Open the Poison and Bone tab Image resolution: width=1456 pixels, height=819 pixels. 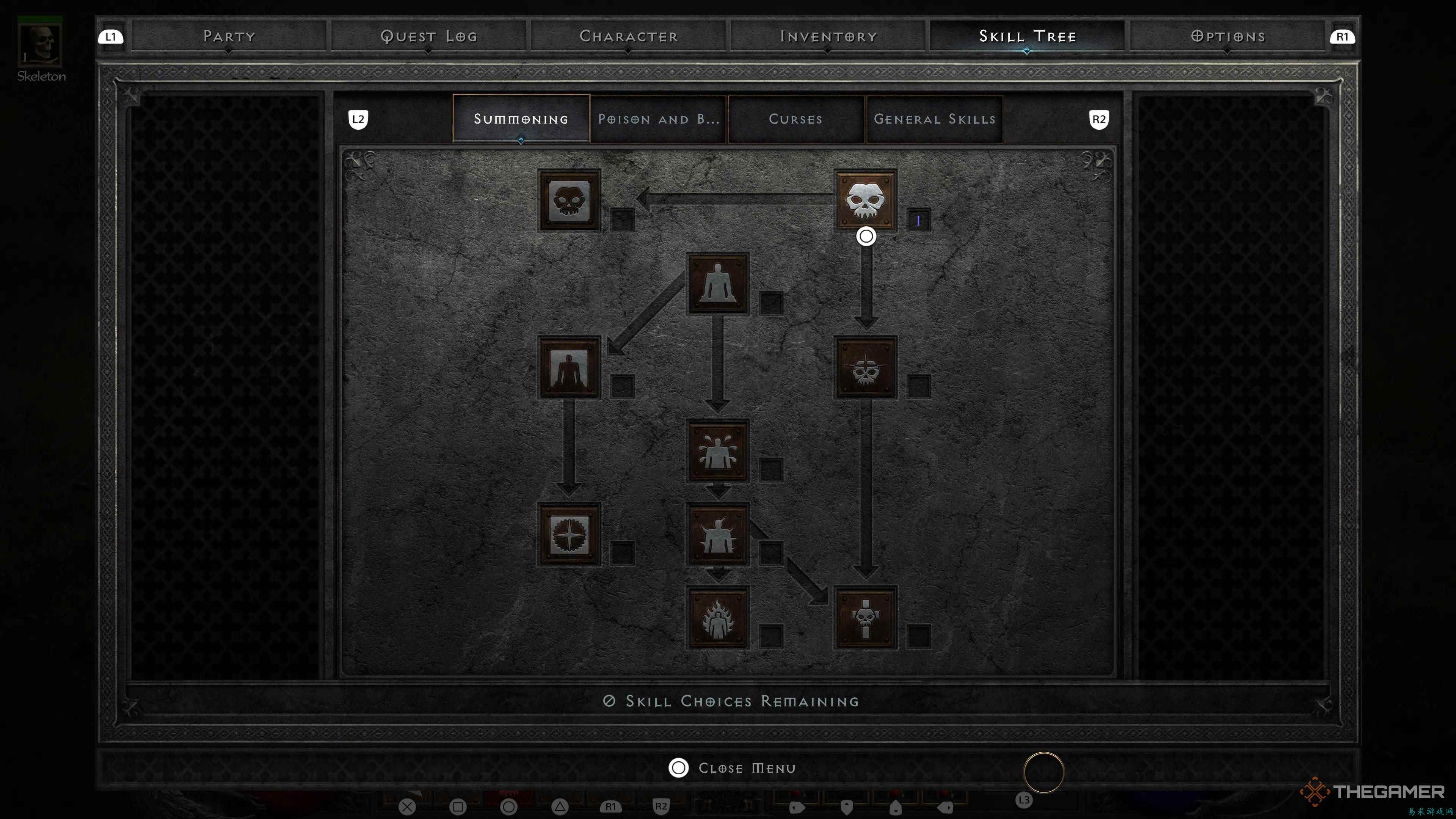coord(658,119)
